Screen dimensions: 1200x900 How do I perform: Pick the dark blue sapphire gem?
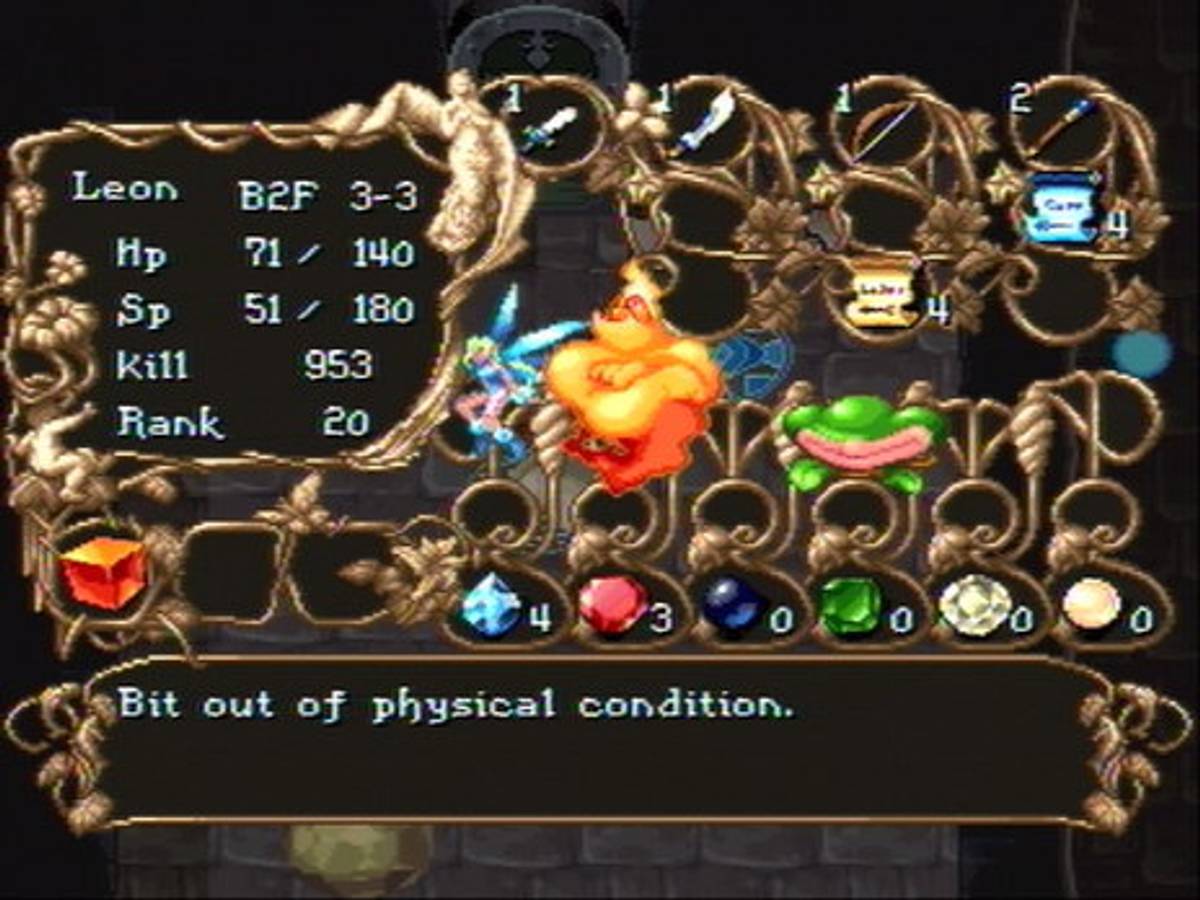(x=733, y=605)
